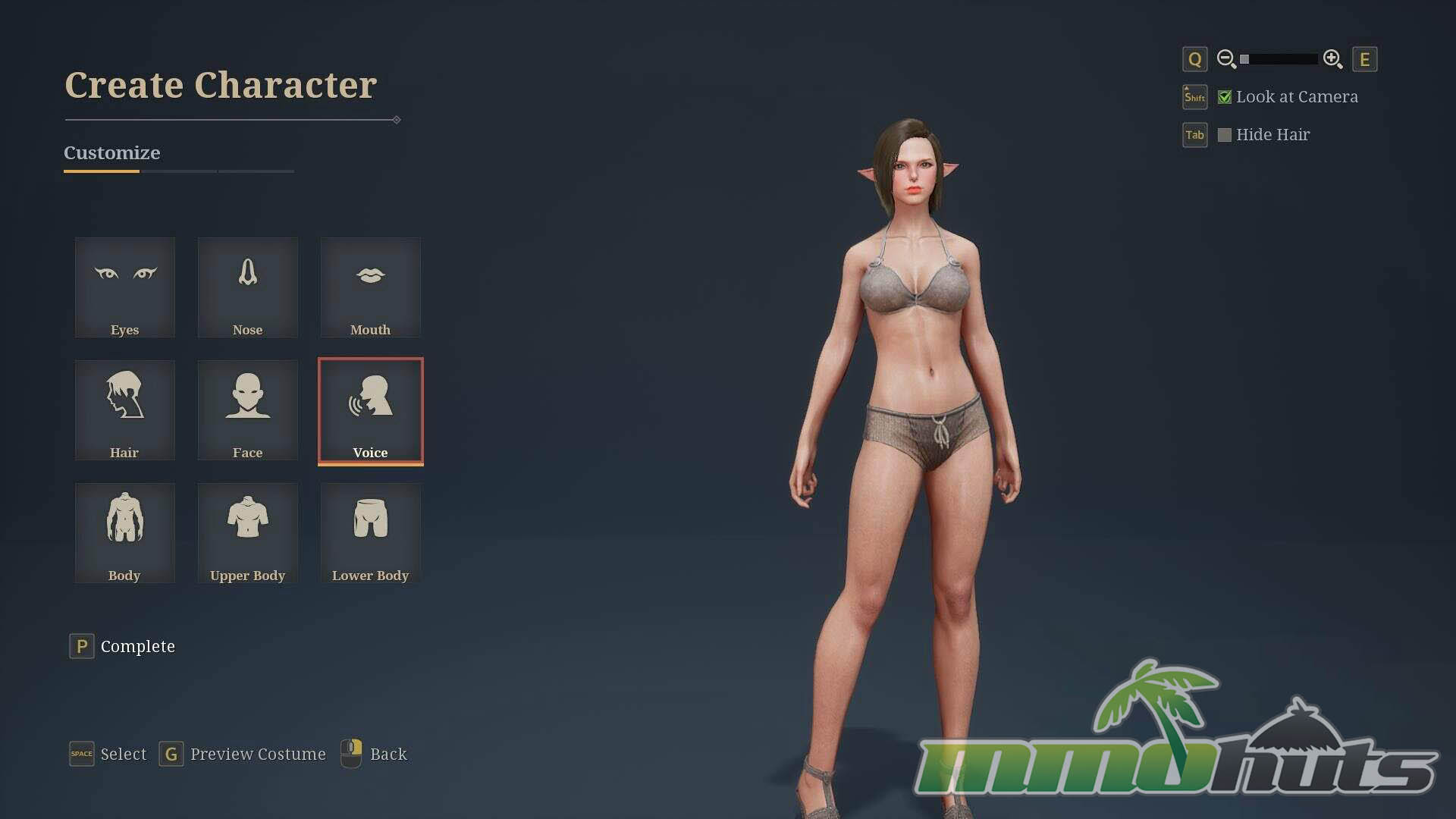Click the zoom-out magnifier icon
This screenshot has height=819, width=1456.
[x=1226, y=59]
